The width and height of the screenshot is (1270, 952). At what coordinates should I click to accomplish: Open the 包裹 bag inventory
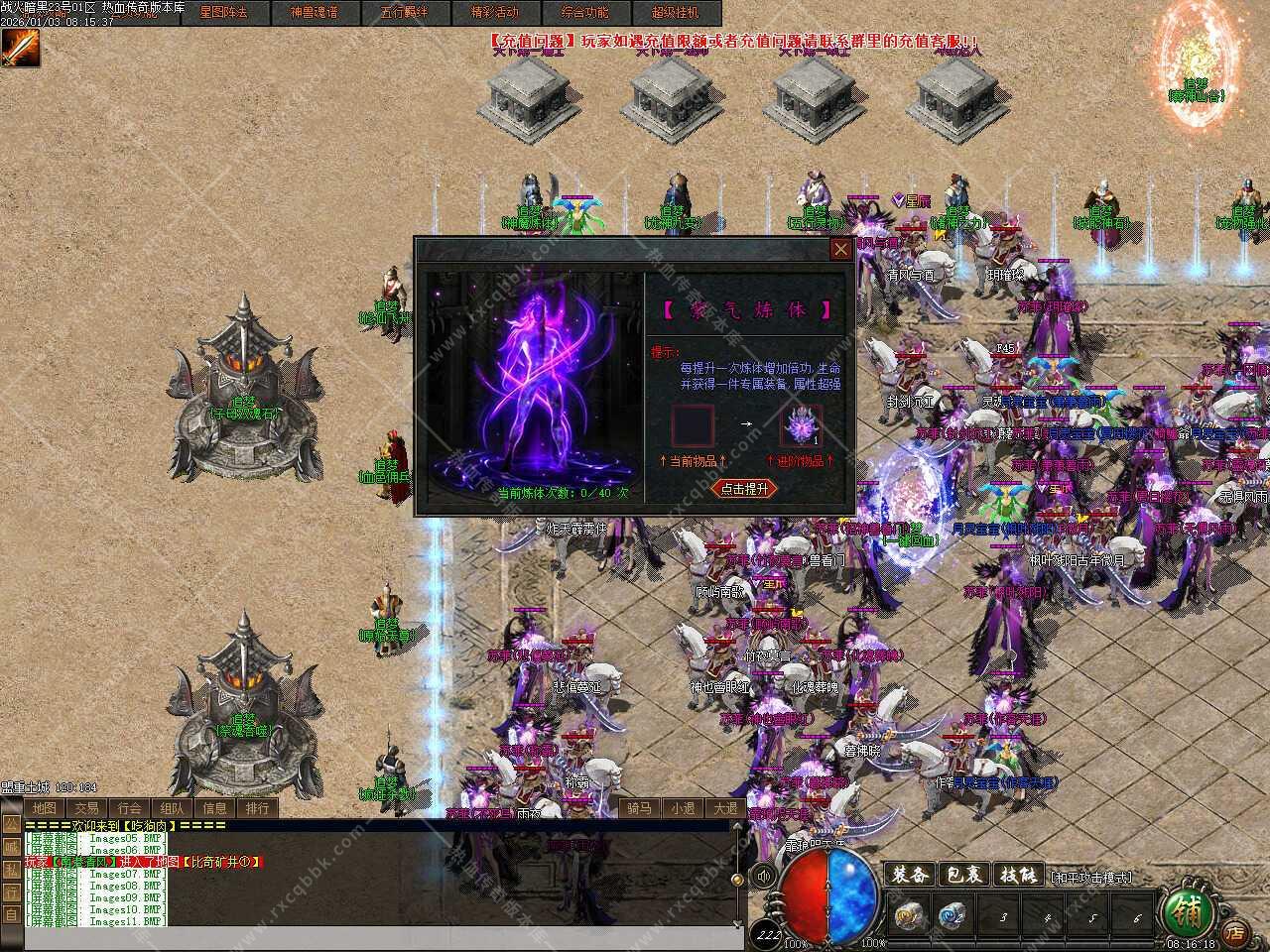point(962,875)
